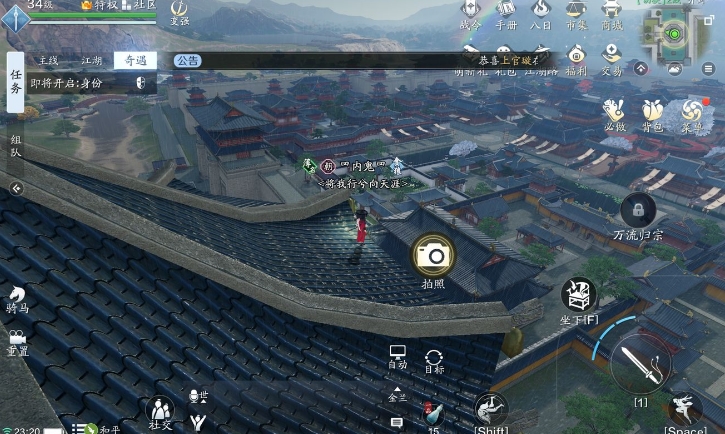Open the 必做 daily must-do list
Image resolution: width=725 pixels, height=434 pixels.
[615, 113]
